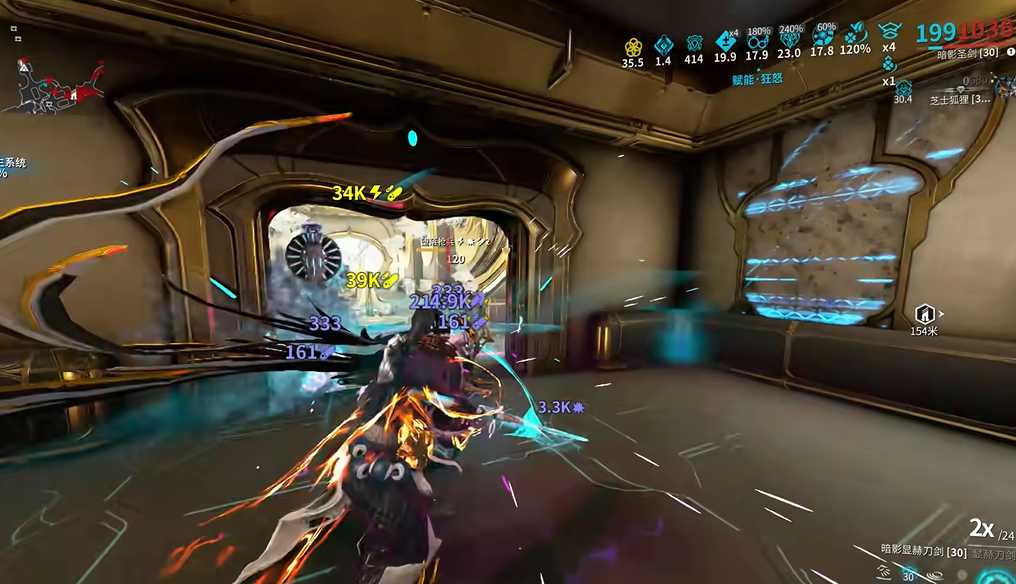Click the diamond buff icon showing 1.4

(663, 45)
